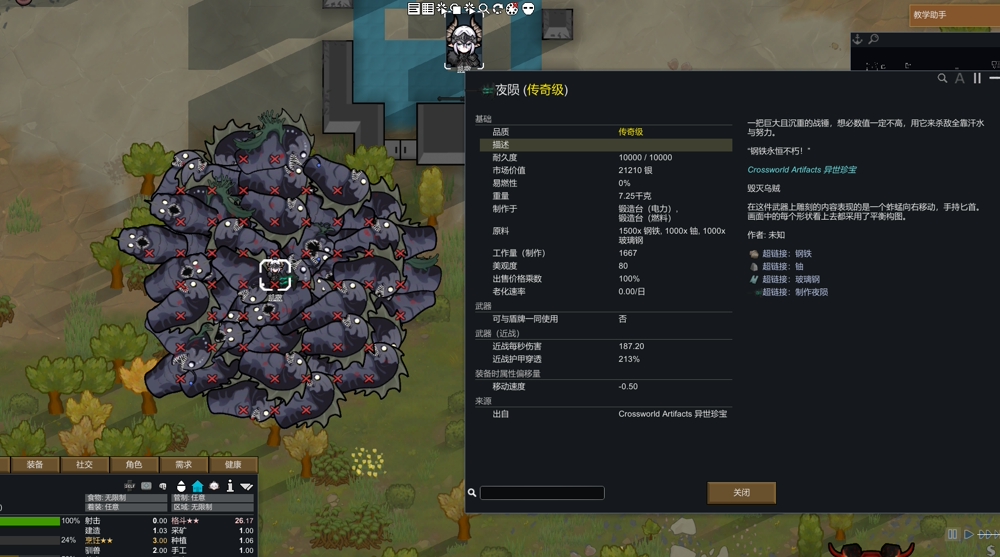Screen dimensions: 1000x557
Task: Open the 社交 tab
Action: pos(84,464)
